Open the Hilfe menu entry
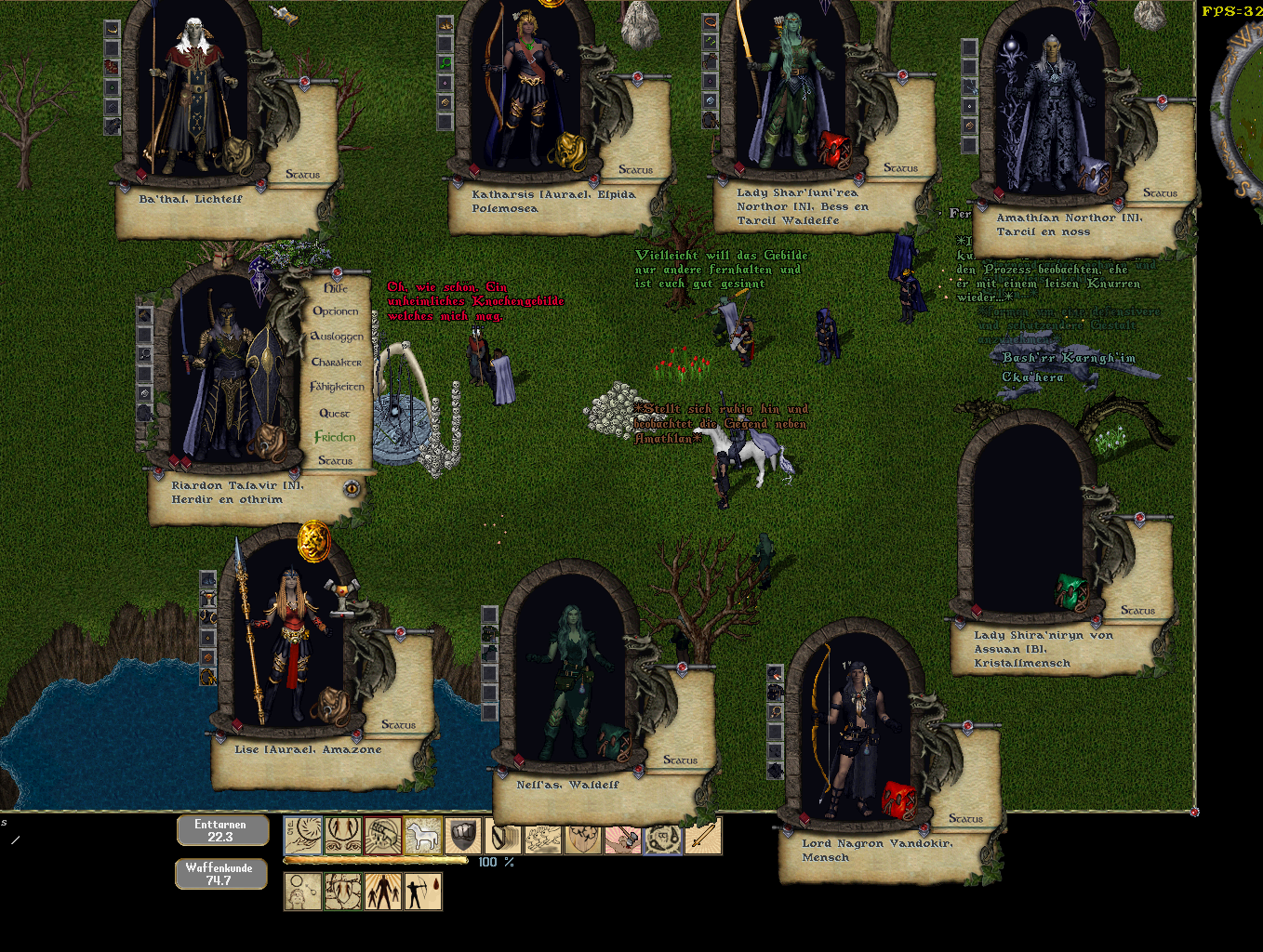Image resolution: width=1263 pixels, height=952 pixels. (336, 288)
